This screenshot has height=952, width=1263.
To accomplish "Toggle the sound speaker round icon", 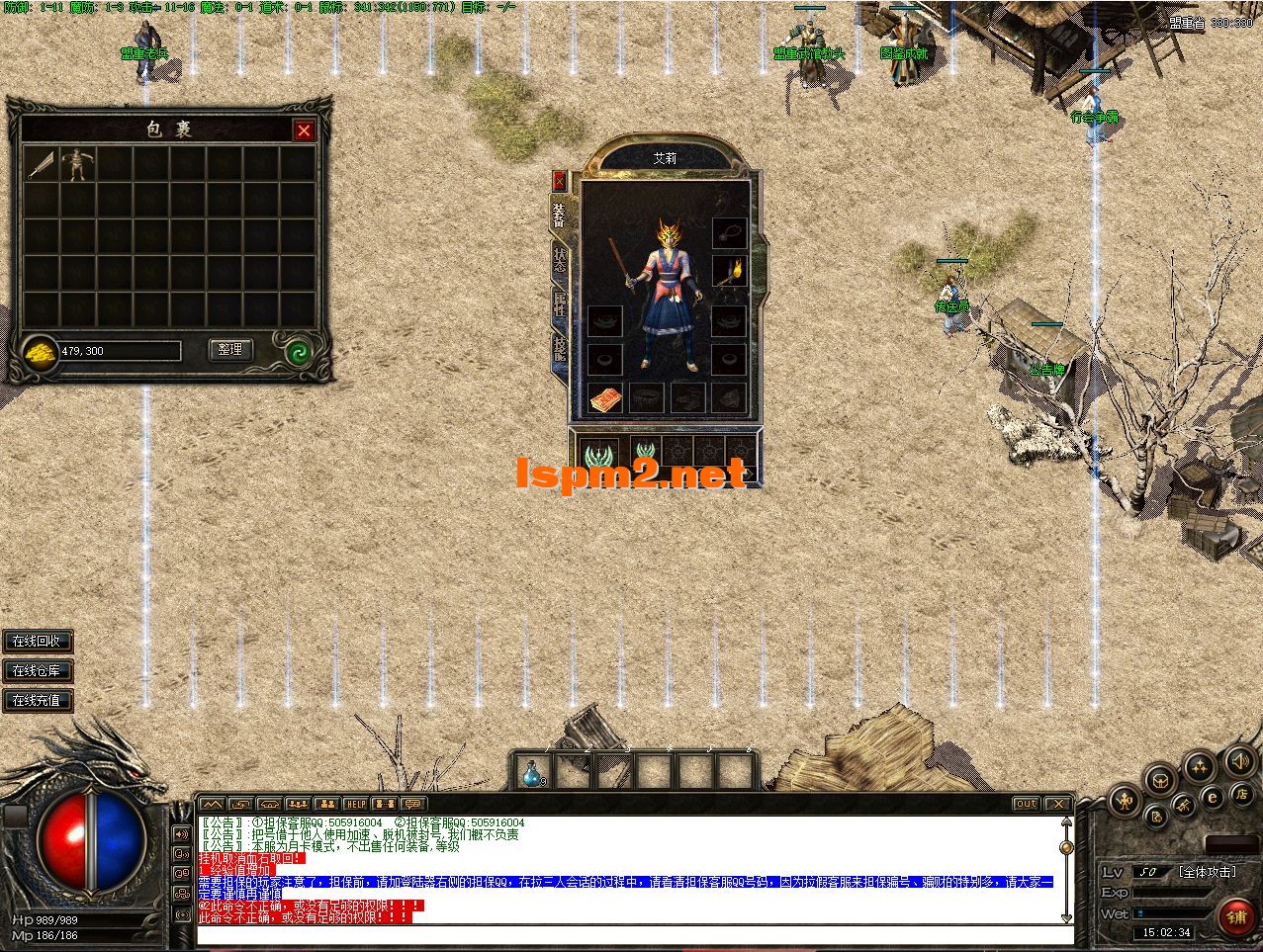I will click(1238, 762).
